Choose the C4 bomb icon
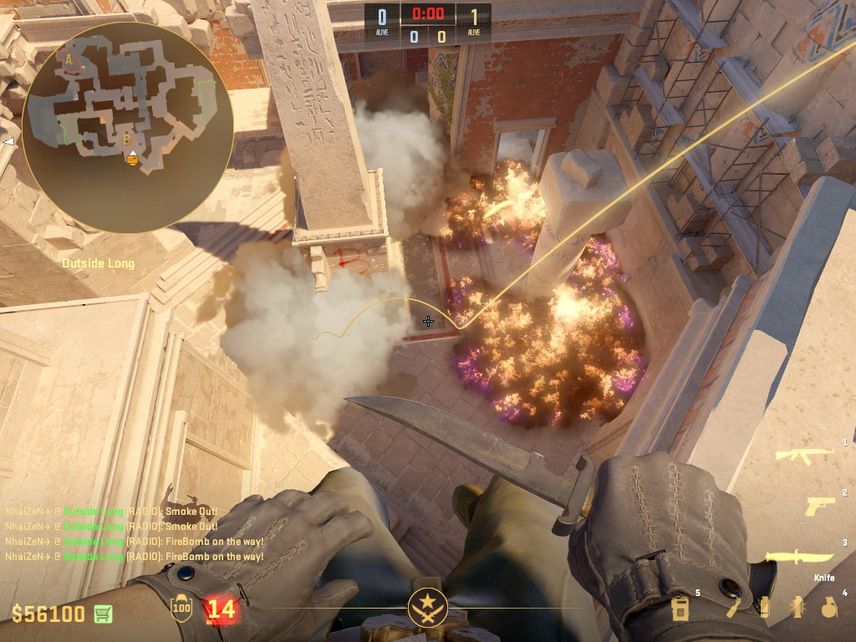 click(680, 607)
